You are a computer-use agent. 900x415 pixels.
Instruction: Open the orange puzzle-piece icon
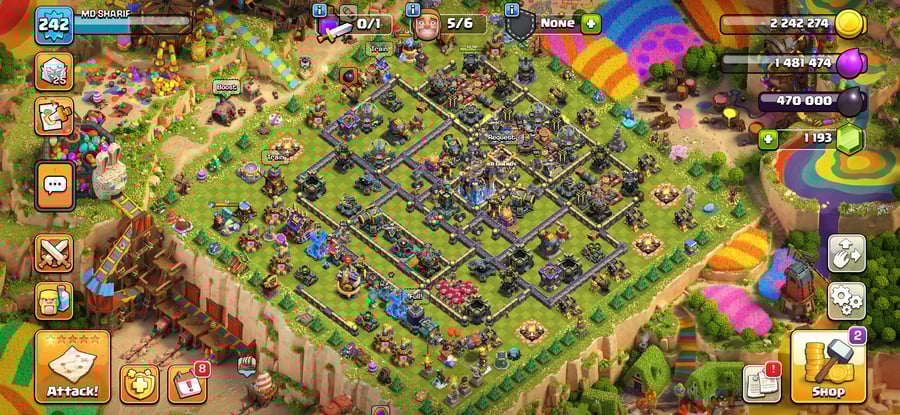click(x=53, y=116)
